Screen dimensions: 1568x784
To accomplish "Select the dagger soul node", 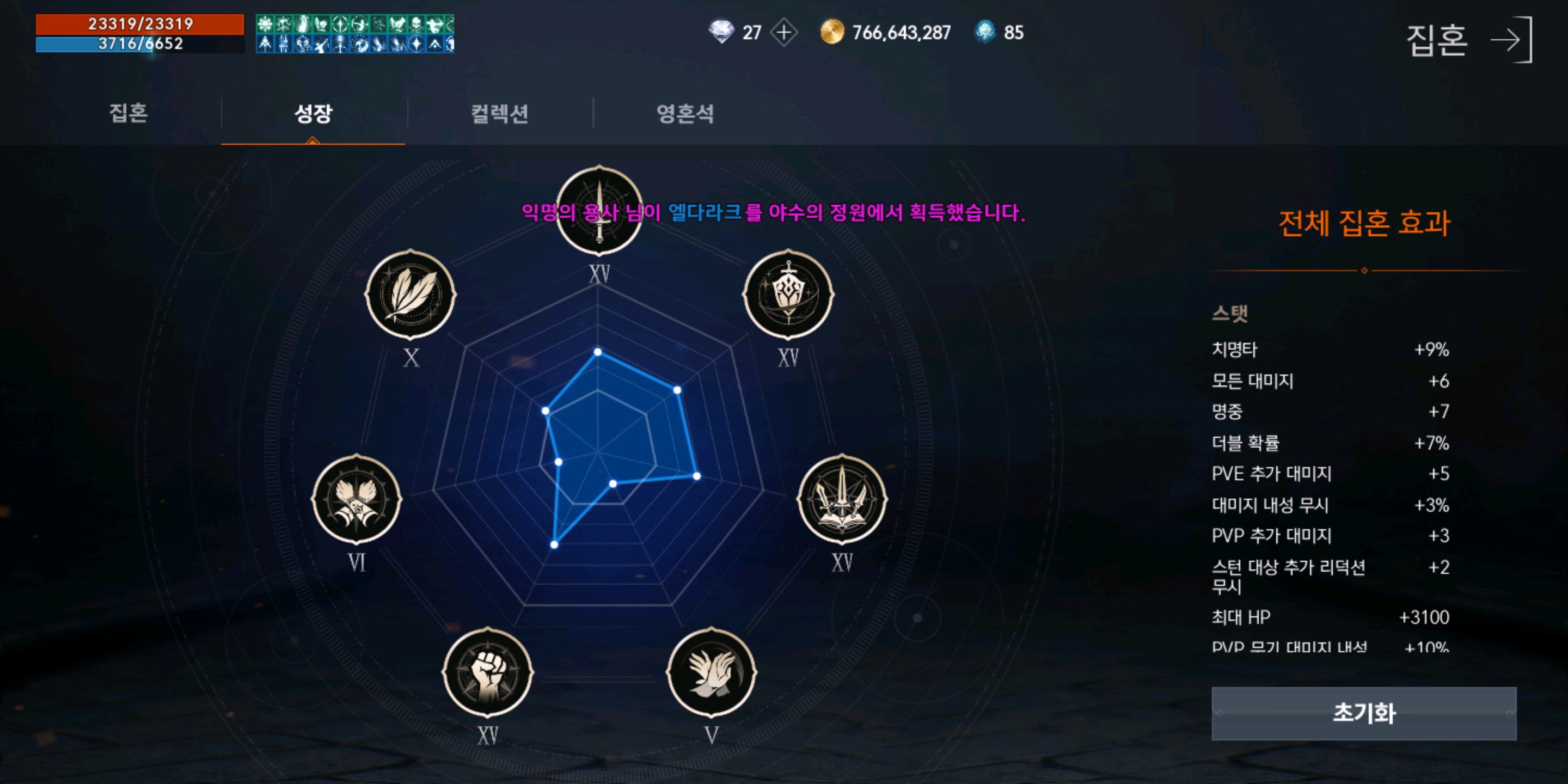I will (599, 211).
